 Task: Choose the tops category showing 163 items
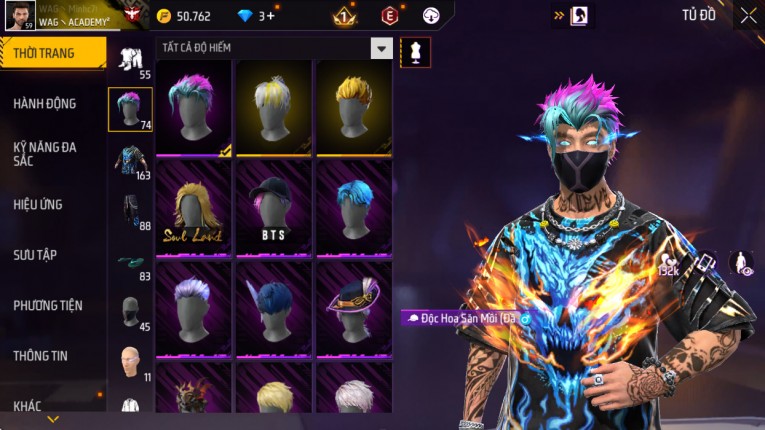click(x=130, y=160)
